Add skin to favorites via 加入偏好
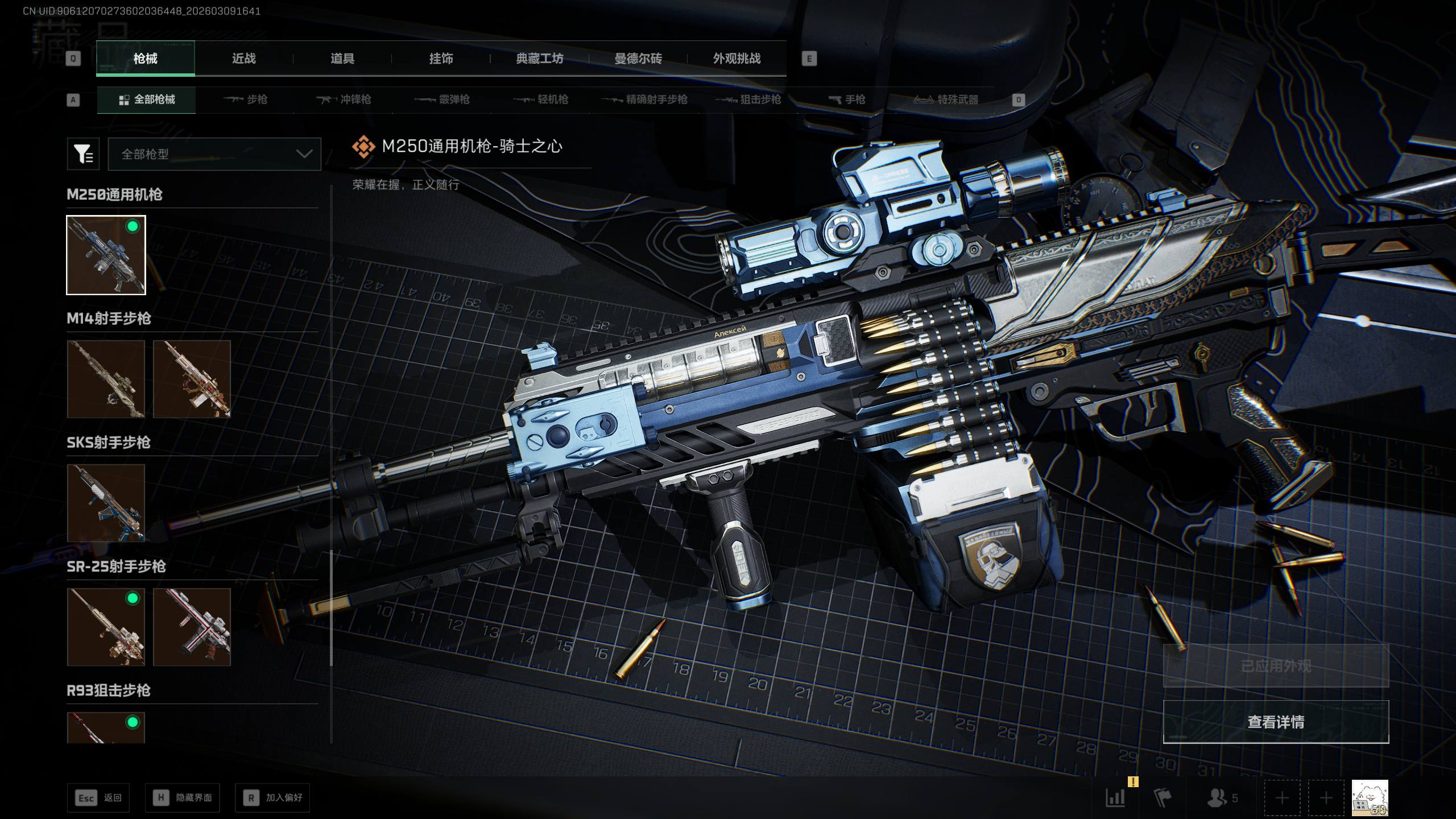1456x819 pixels. [x=272, y=798]
